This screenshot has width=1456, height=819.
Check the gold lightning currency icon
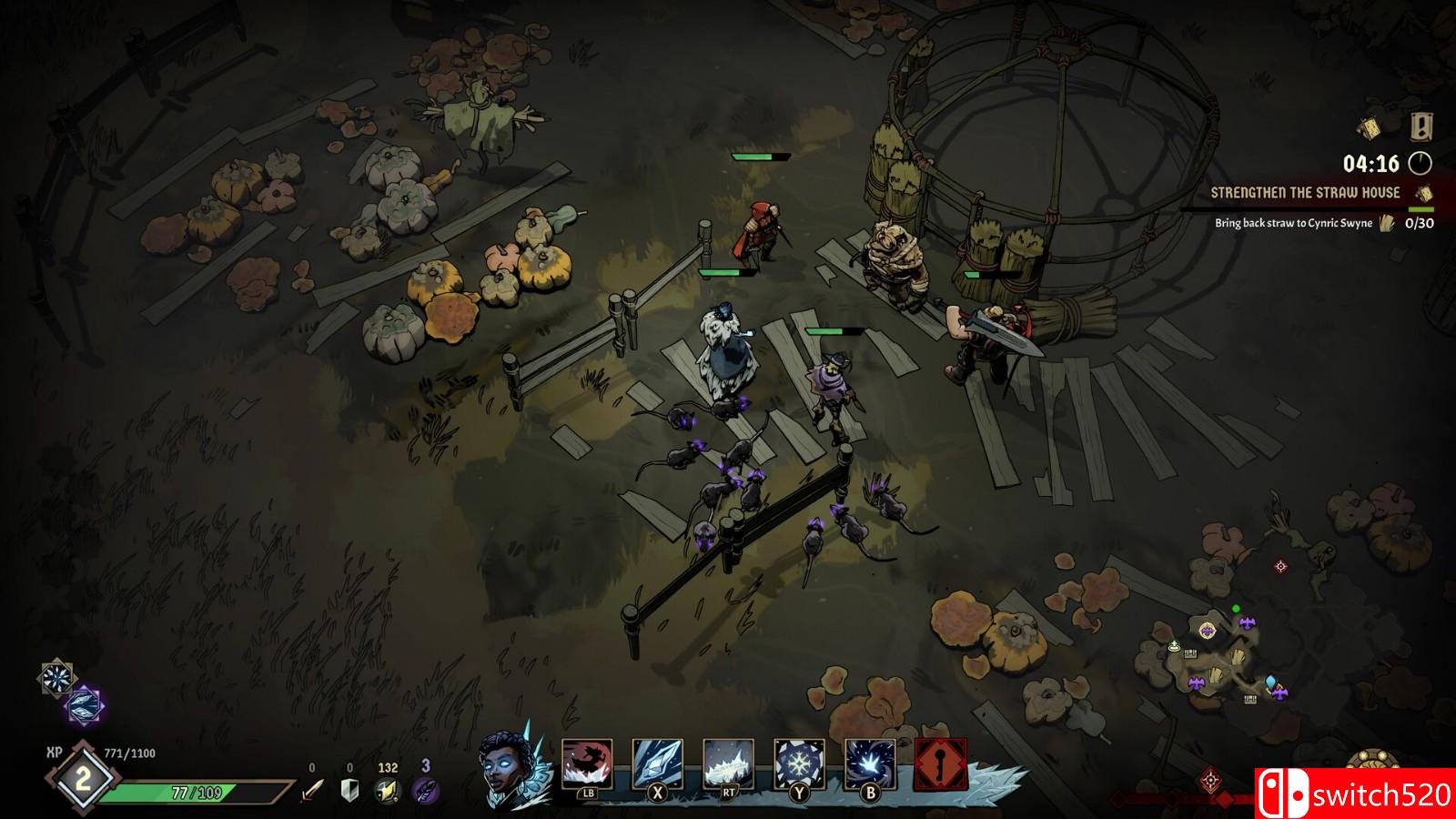click(x=389, y=791)
